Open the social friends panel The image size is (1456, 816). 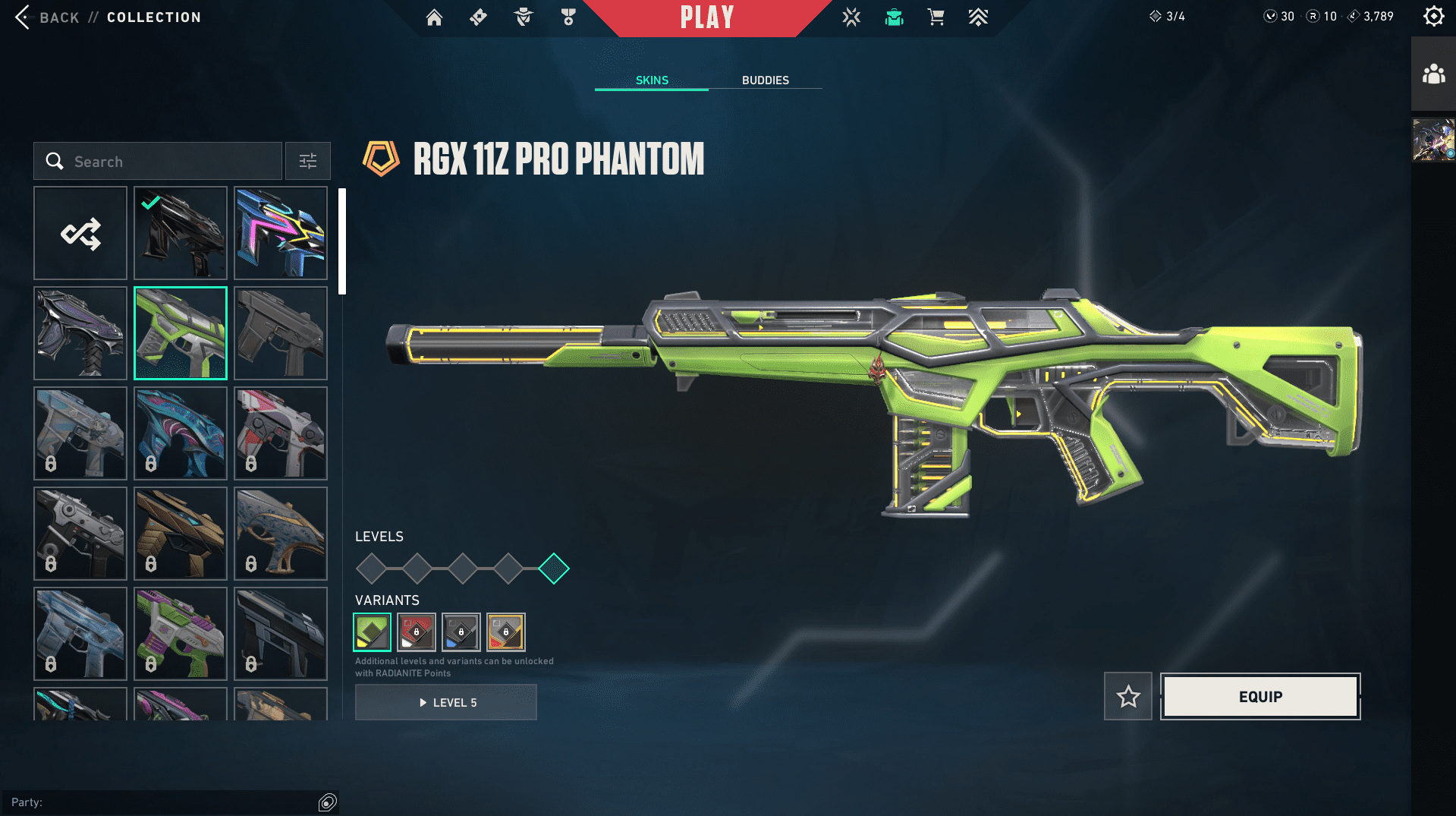[x=1433, y=74]
